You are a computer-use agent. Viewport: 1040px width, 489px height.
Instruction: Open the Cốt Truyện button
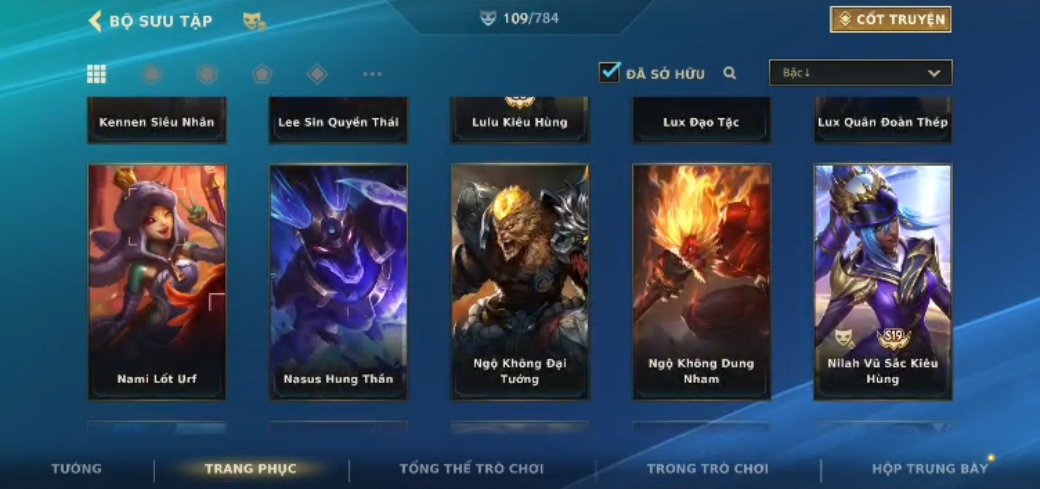(x=890, y=19)
